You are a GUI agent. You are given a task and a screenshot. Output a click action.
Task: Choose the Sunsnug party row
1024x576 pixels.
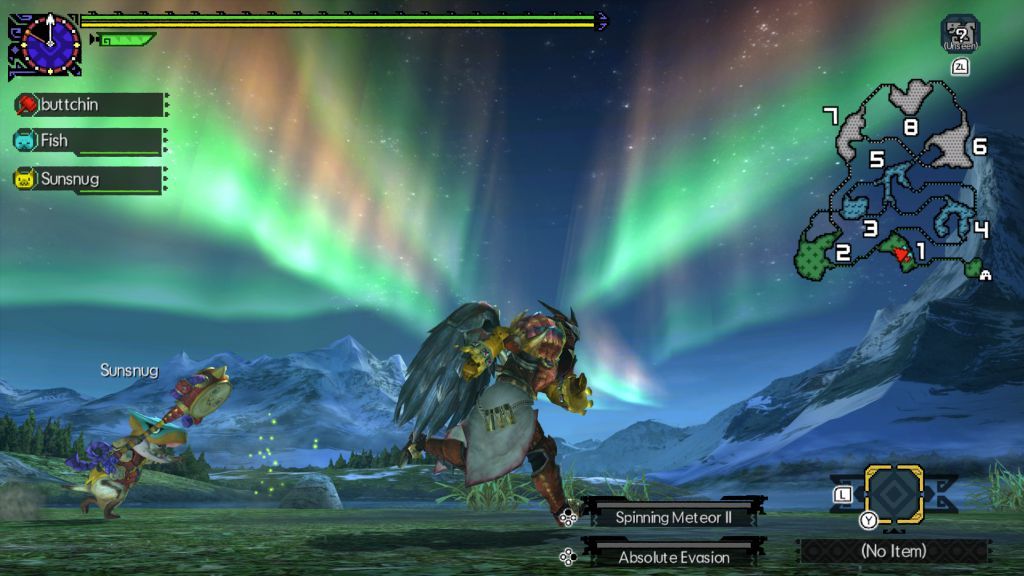point(88,180)
